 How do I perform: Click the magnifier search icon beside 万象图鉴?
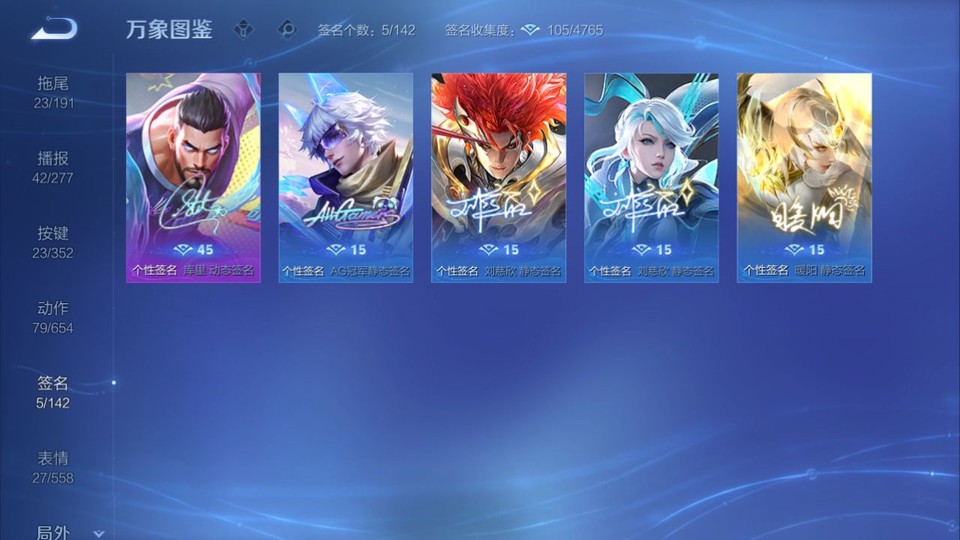point(288,29)
